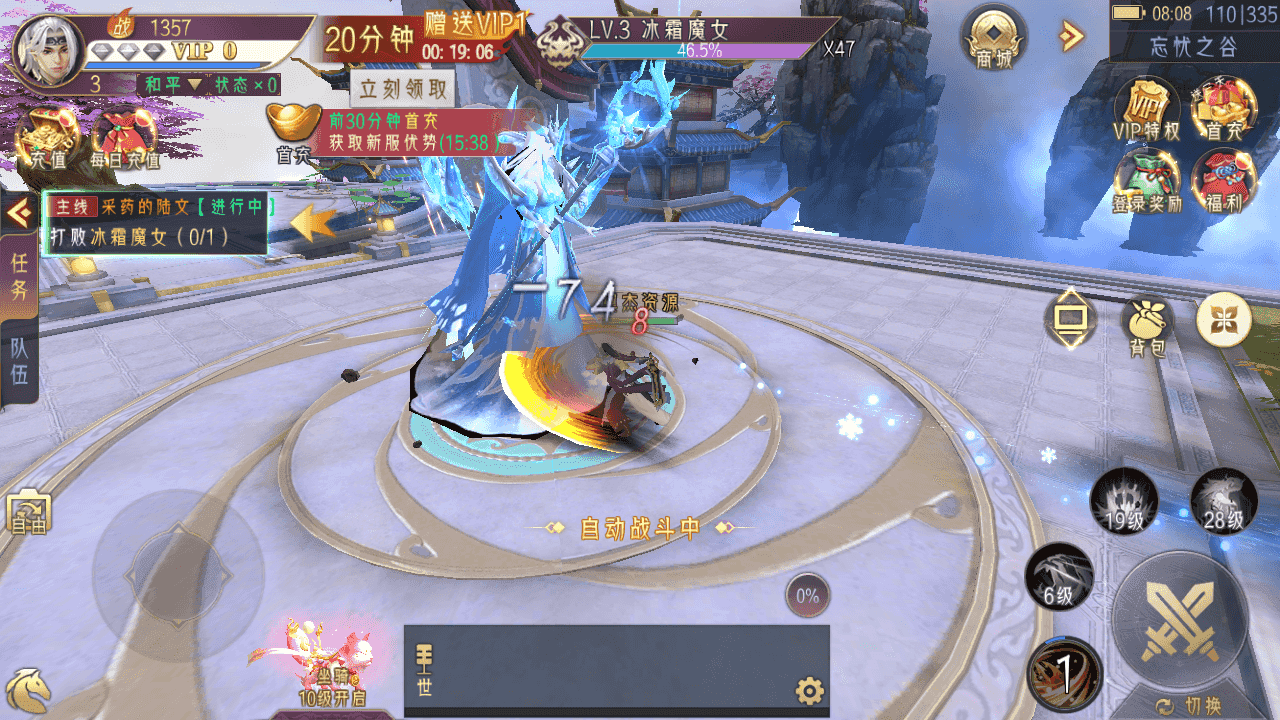Select the skill locked until 6级
Screen dimensions: 1280x720
(x=1058, y=577)
